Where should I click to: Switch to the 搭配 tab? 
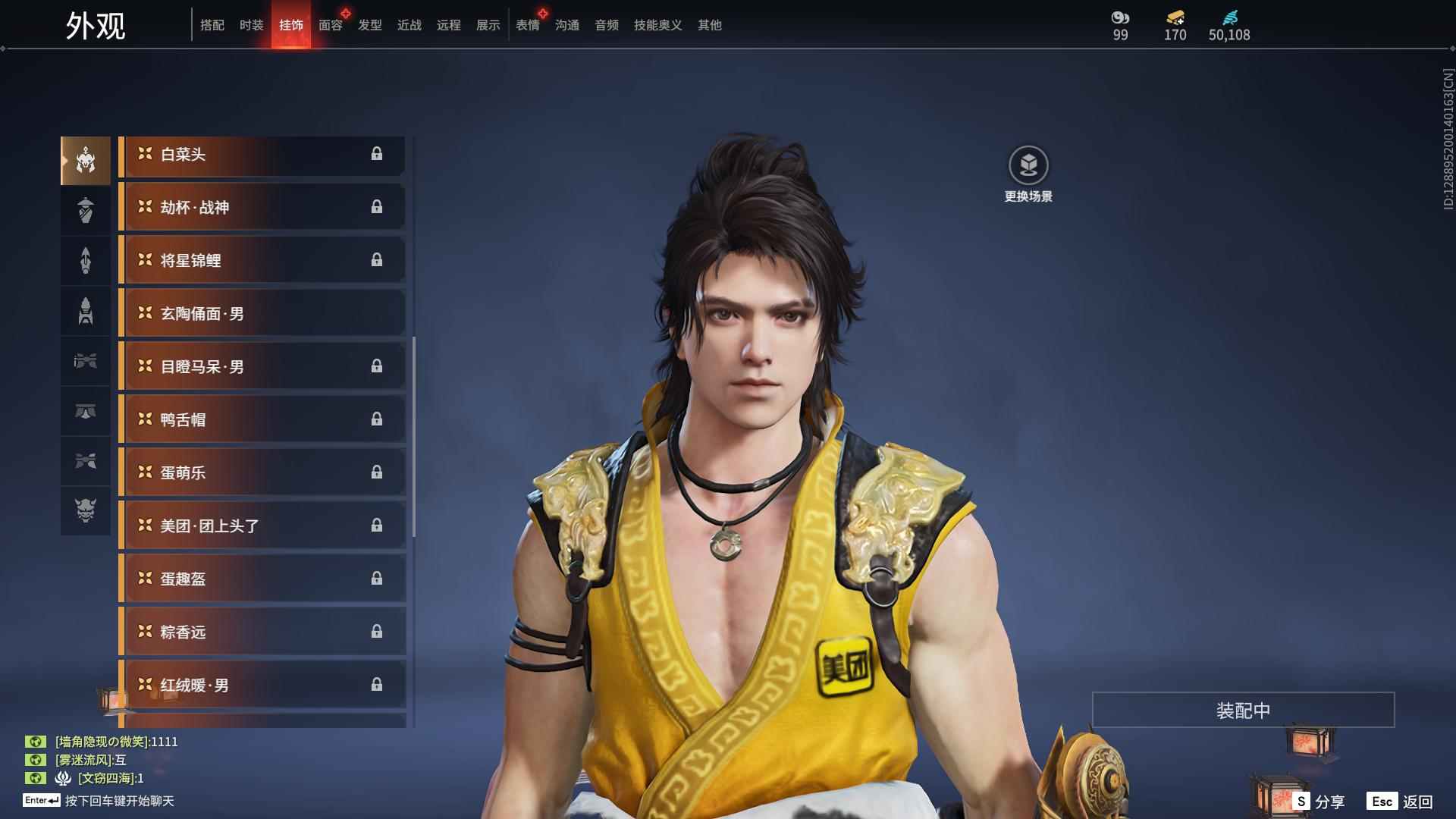(212, 25)
